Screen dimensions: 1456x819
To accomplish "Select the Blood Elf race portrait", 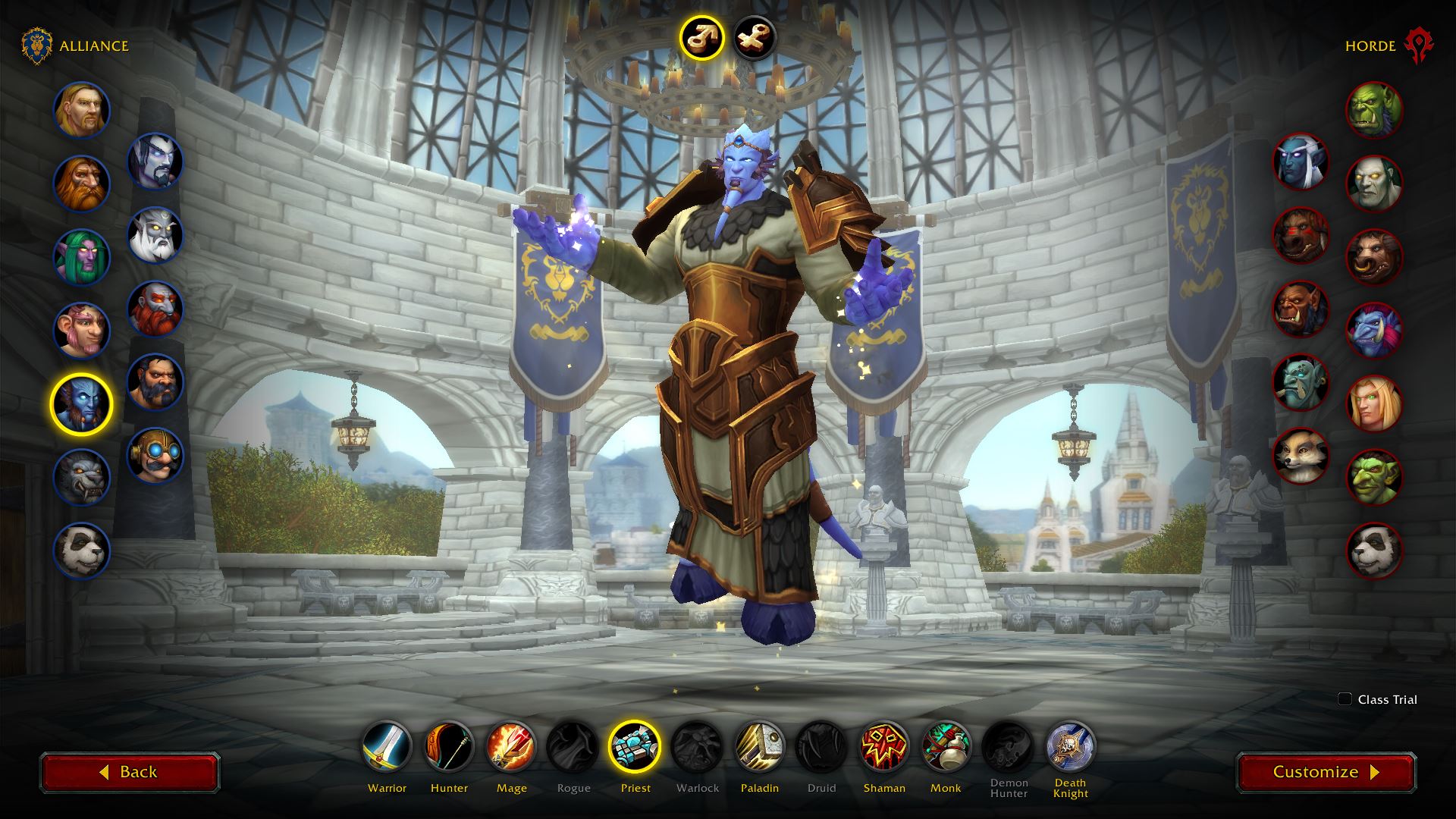I will [1374, 403].
